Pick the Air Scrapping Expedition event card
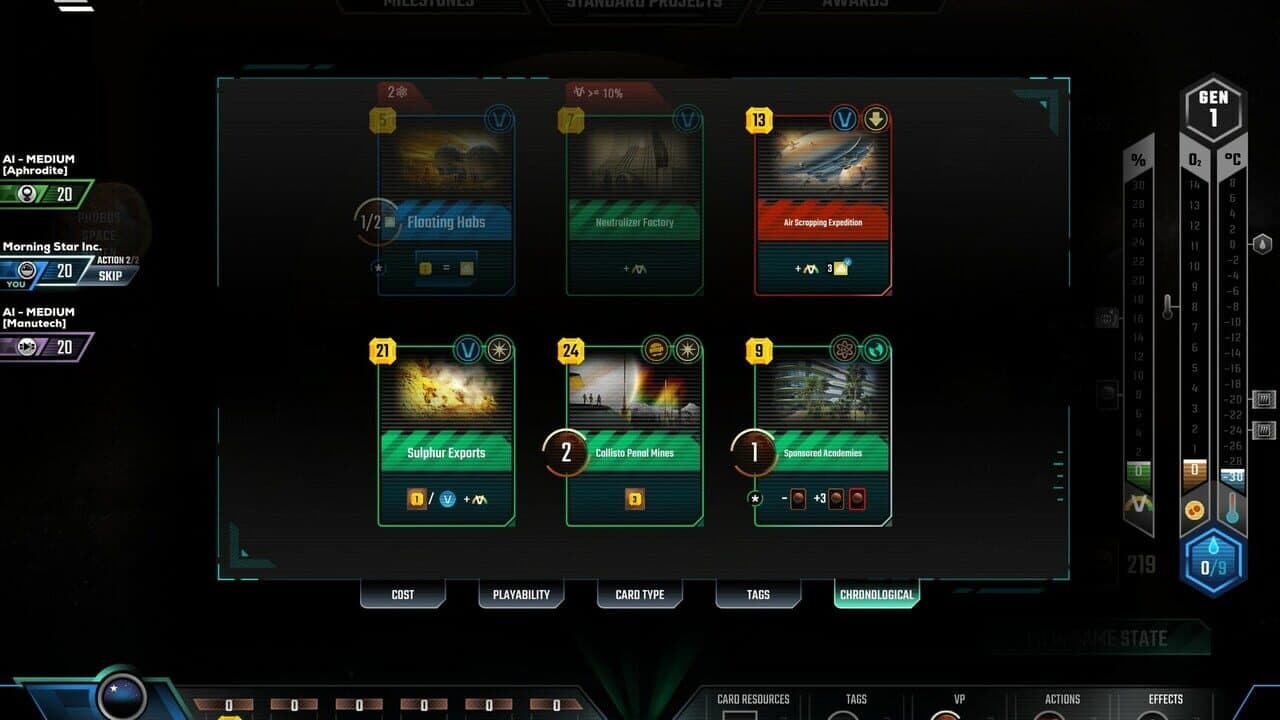 coord(822,200)
